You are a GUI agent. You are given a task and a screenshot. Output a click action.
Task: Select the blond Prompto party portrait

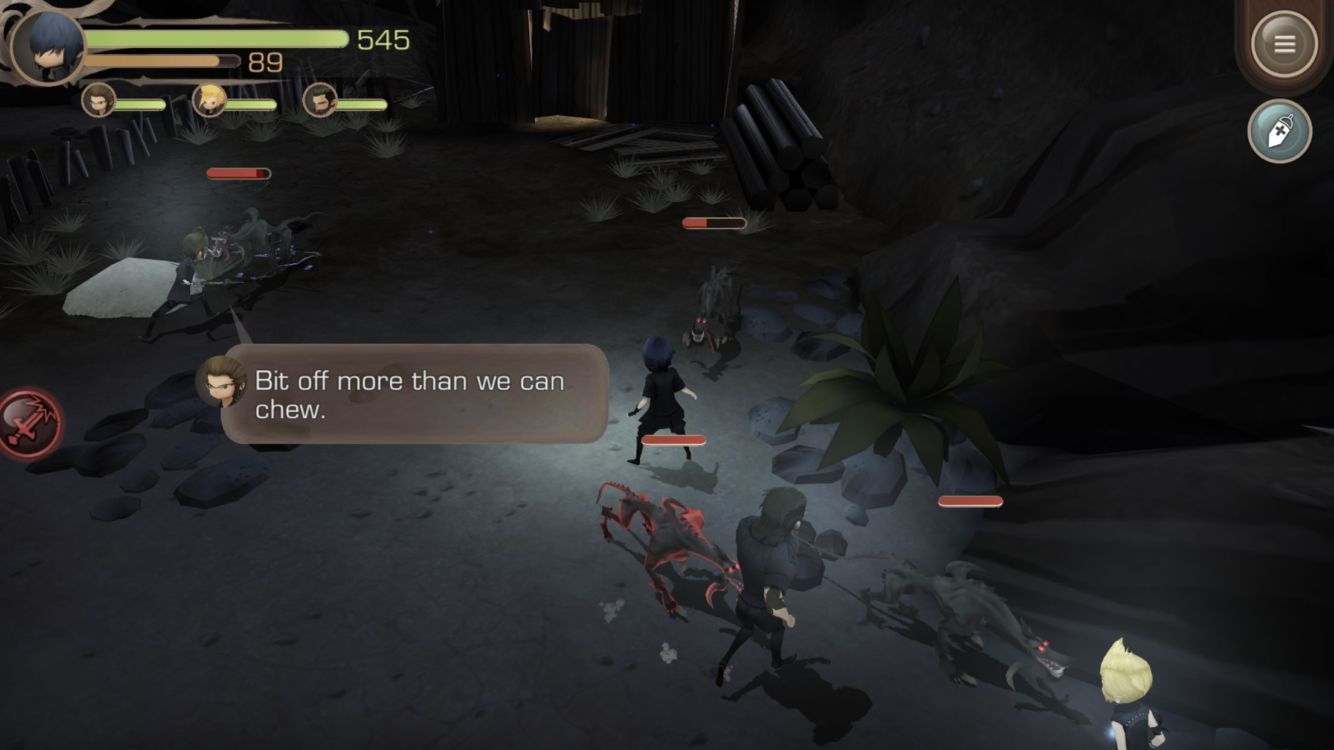click(209, 100)
